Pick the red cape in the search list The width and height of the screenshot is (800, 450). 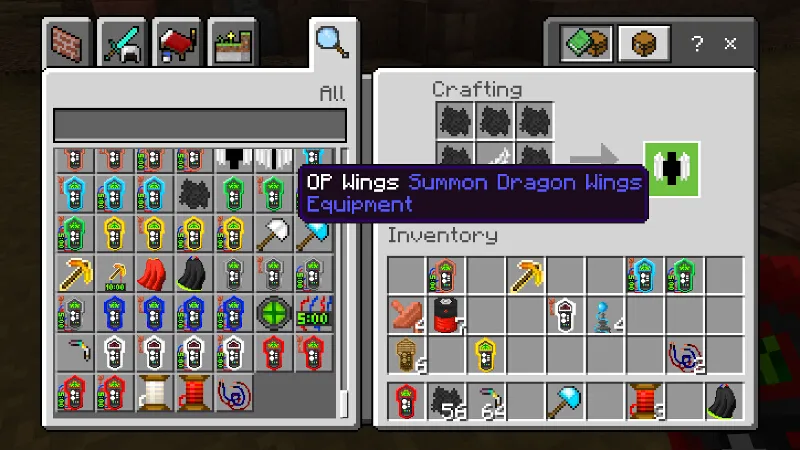(153, 272)
